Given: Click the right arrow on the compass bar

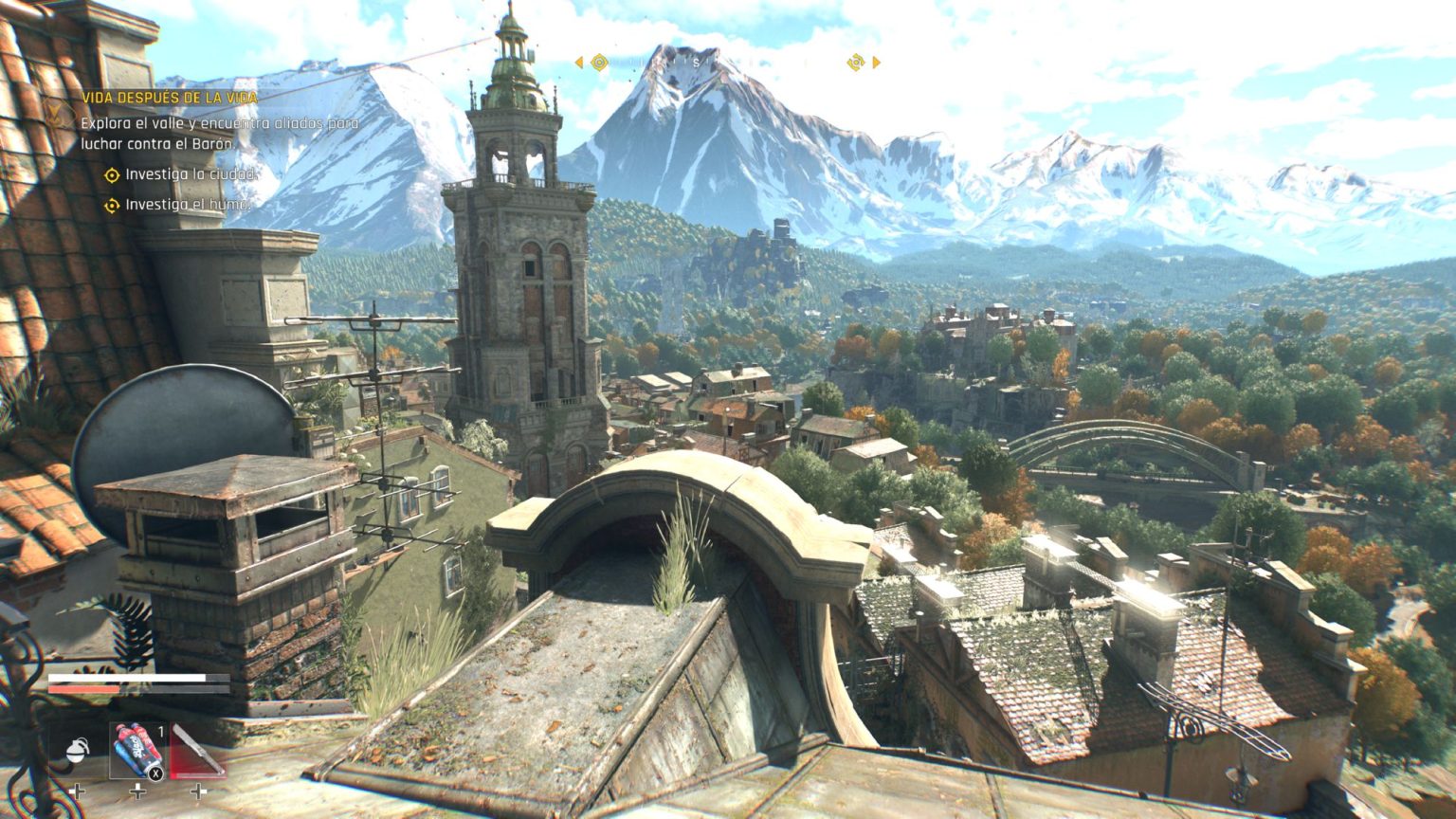Looking at the screenshot, I should 876,62.
